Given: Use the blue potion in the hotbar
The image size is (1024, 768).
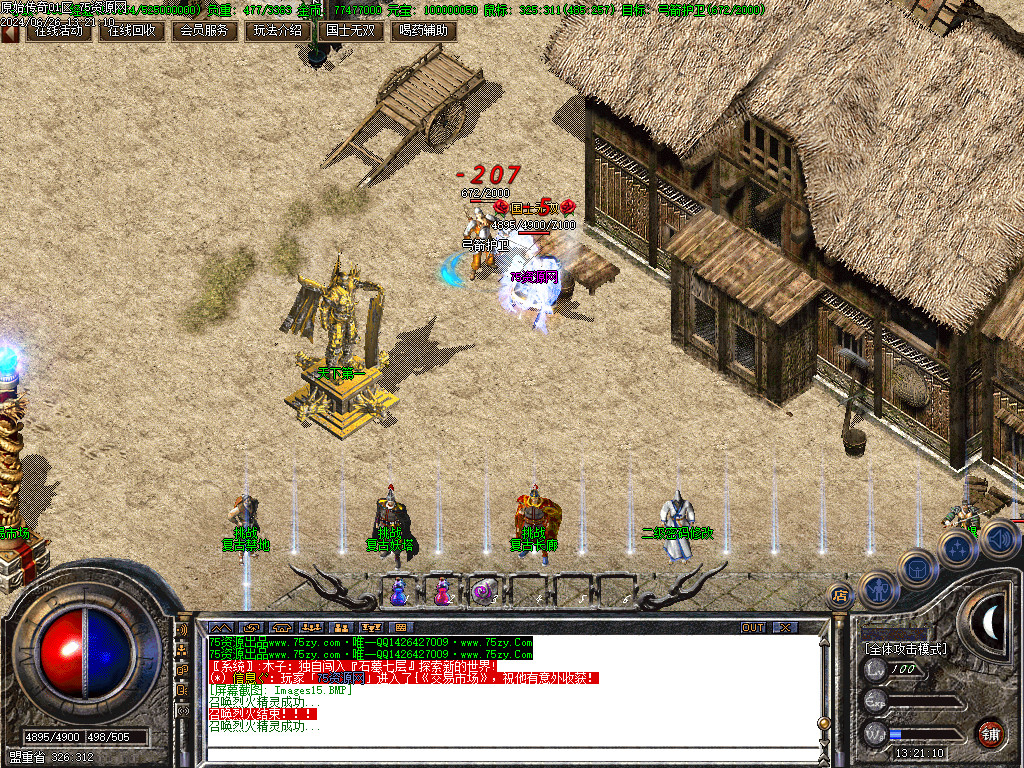Looking at the screenshot, I should pyautogui.click(x=398, y=592).
